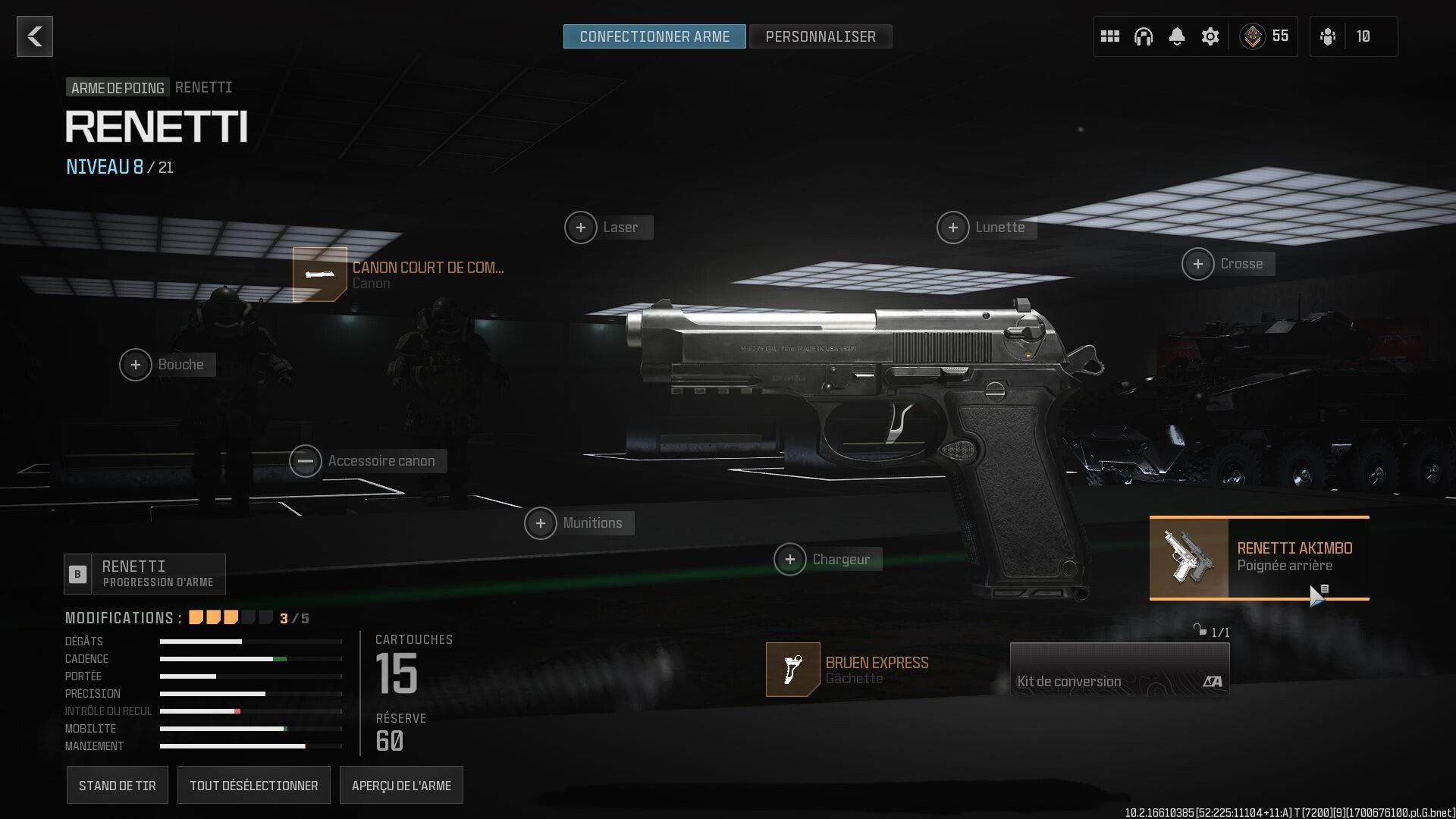This screenshot has width=1456, height=819.
Task: Toggle the social/friends panel
Action: [1328, 36]
